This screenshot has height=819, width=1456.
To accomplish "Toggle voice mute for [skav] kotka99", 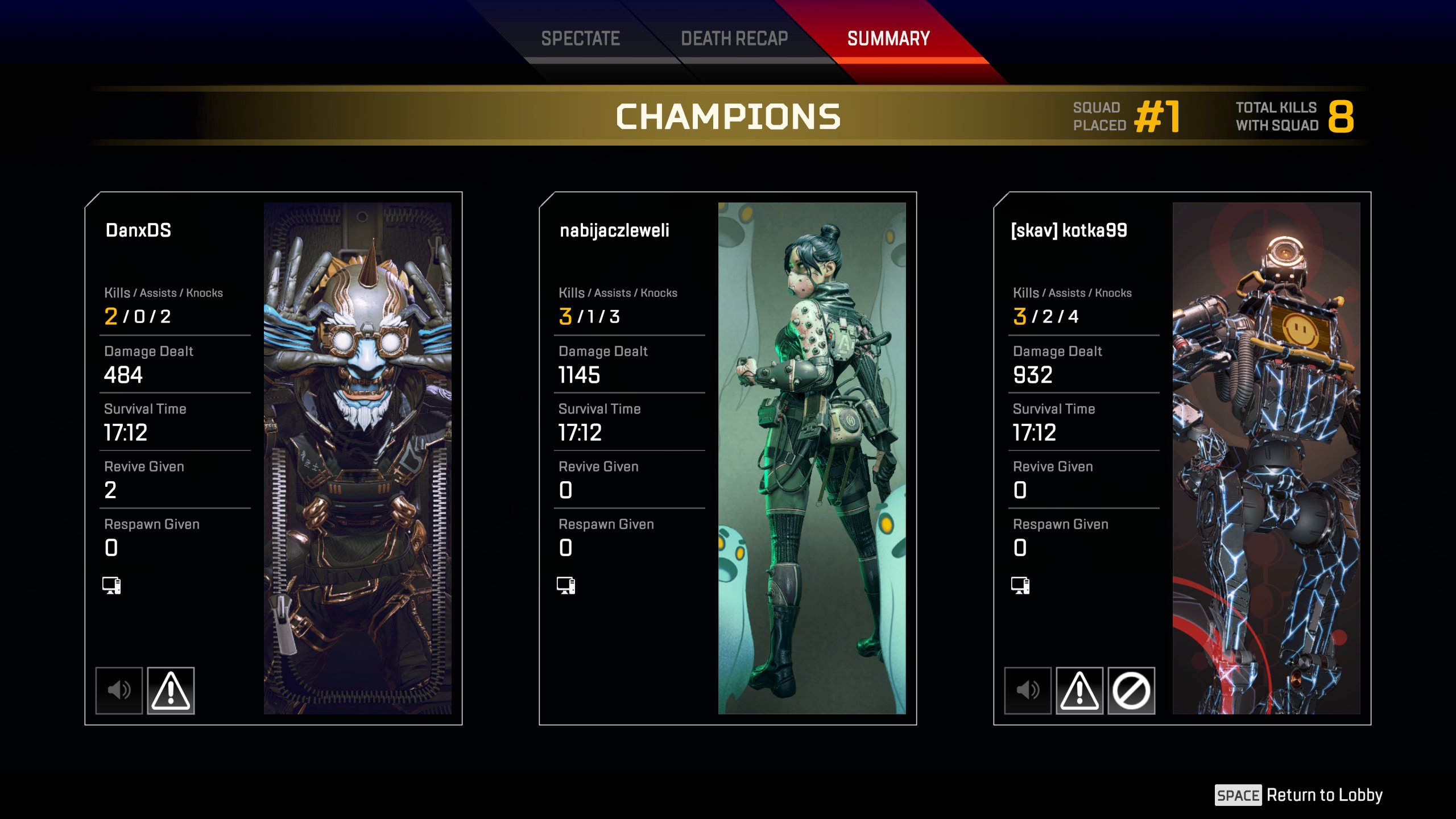I will coord(1028,690).
